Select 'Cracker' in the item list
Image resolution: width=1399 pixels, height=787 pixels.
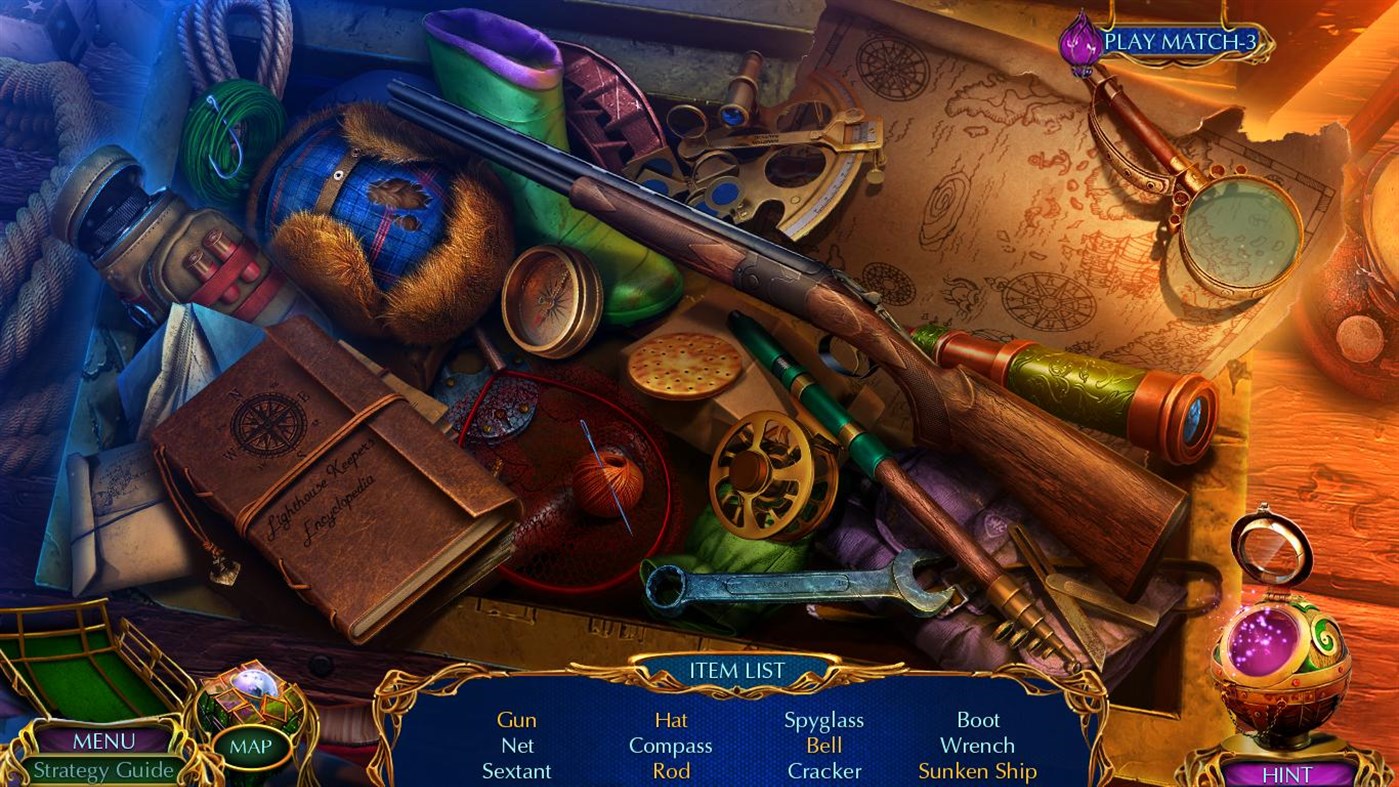pyautogui.click(x=823, y=770)
